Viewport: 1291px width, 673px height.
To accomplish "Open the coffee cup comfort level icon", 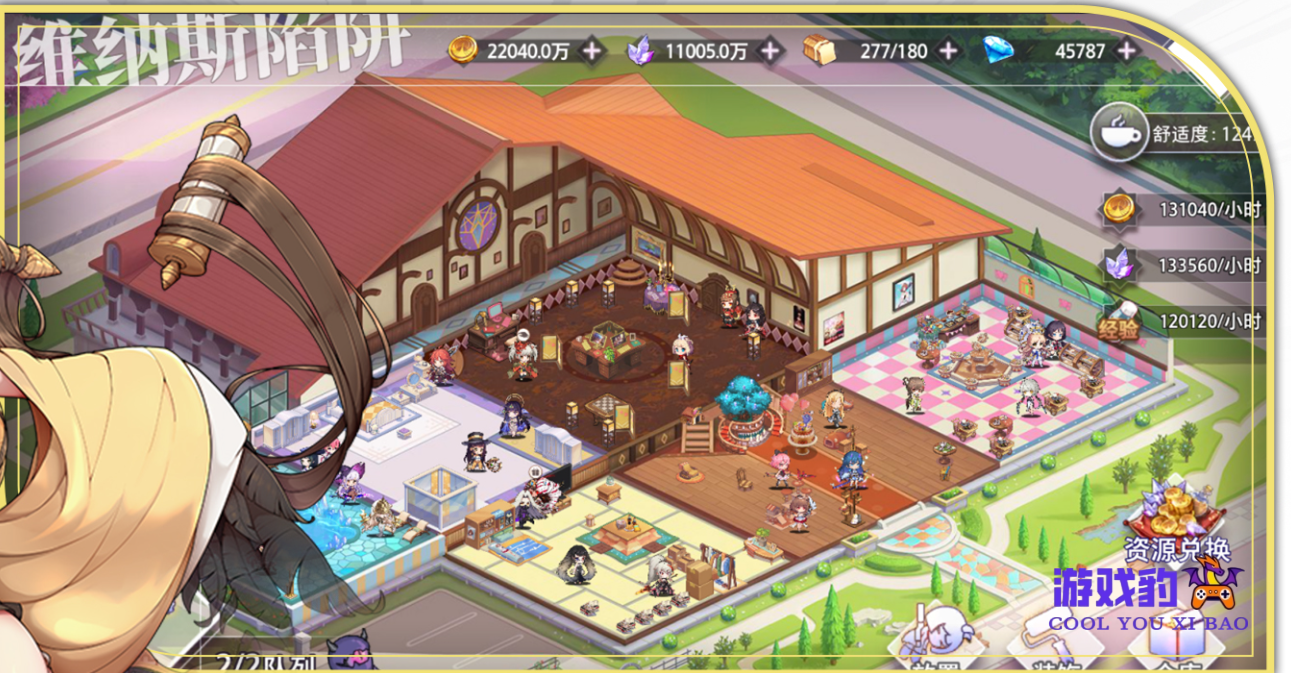I will click(1118, 132).
